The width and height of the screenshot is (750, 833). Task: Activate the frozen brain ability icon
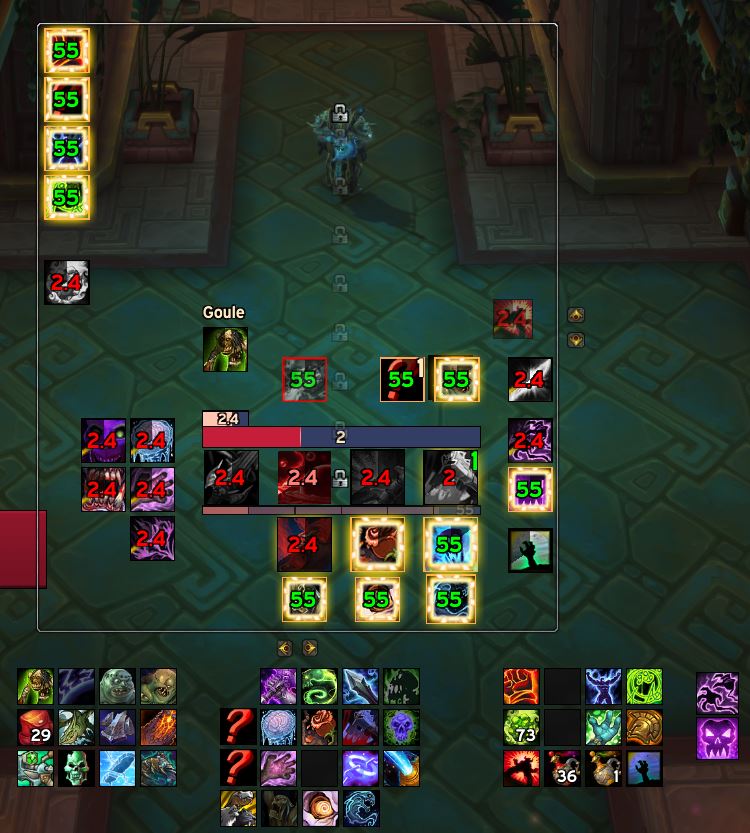pyautogui.click(x=278, y=728)
